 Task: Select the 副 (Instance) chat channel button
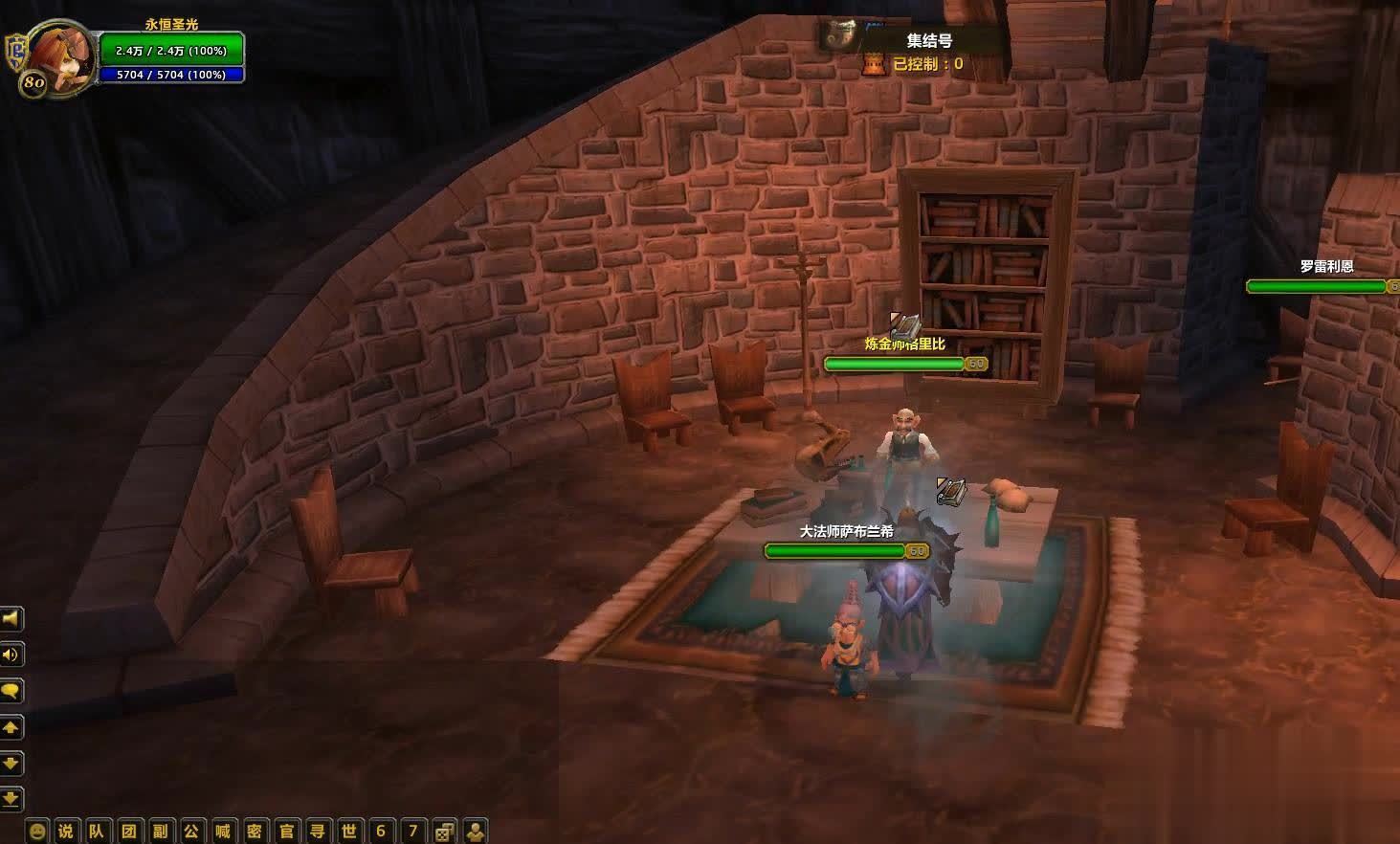[160, 831]
